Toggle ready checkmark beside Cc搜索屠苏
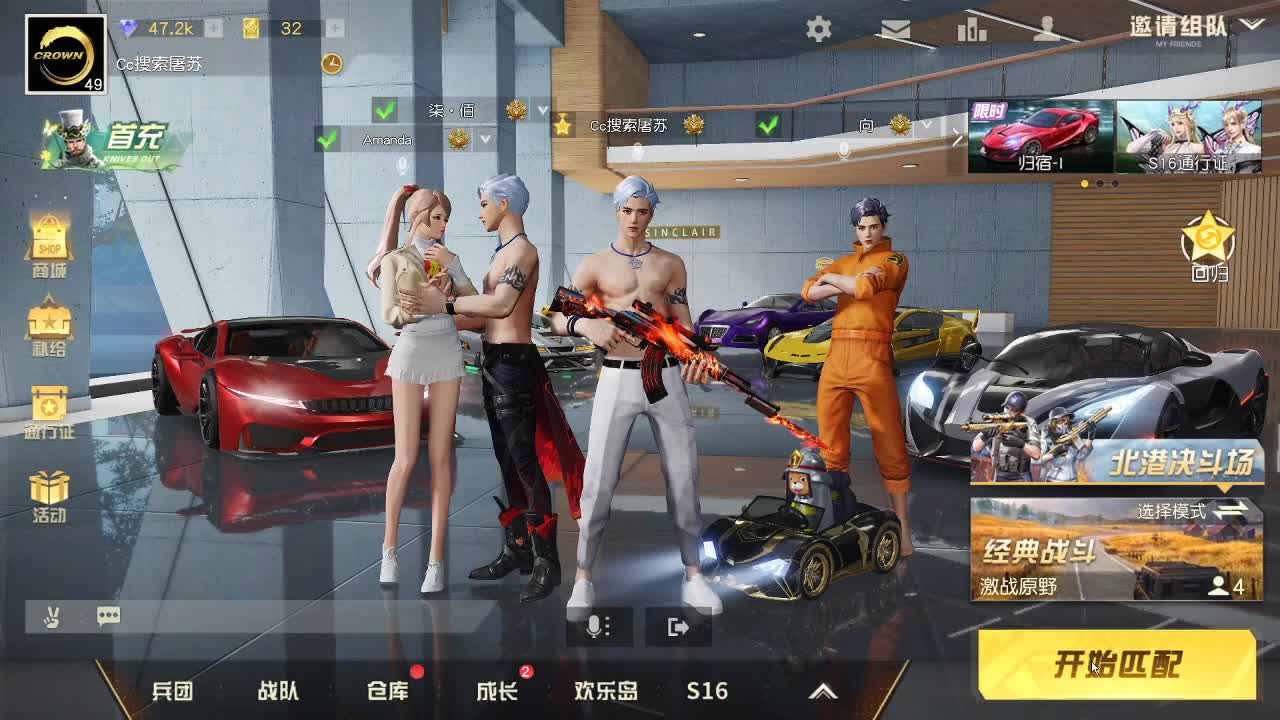Screen dimensions: 1280x720 point(766,127)
